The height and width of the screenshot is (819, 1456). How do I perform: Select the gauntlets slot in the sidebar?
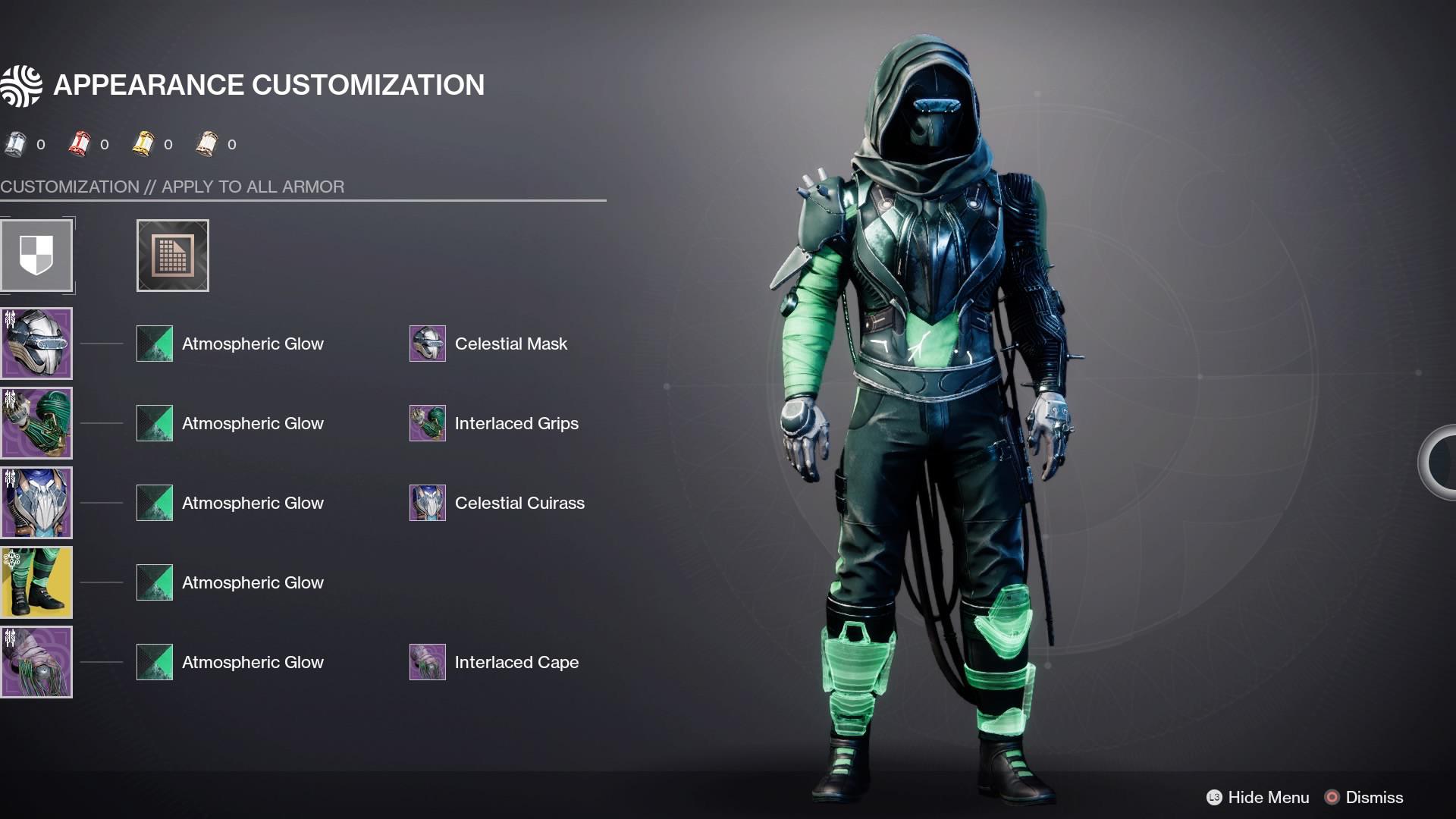pyautogui.click(x=36, y=422)
